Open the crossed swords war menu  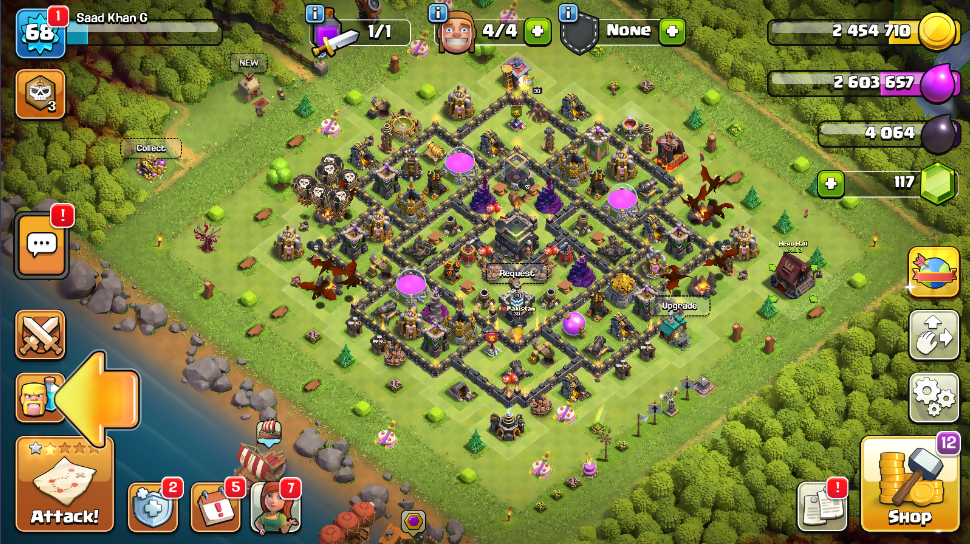pos(40,334)
